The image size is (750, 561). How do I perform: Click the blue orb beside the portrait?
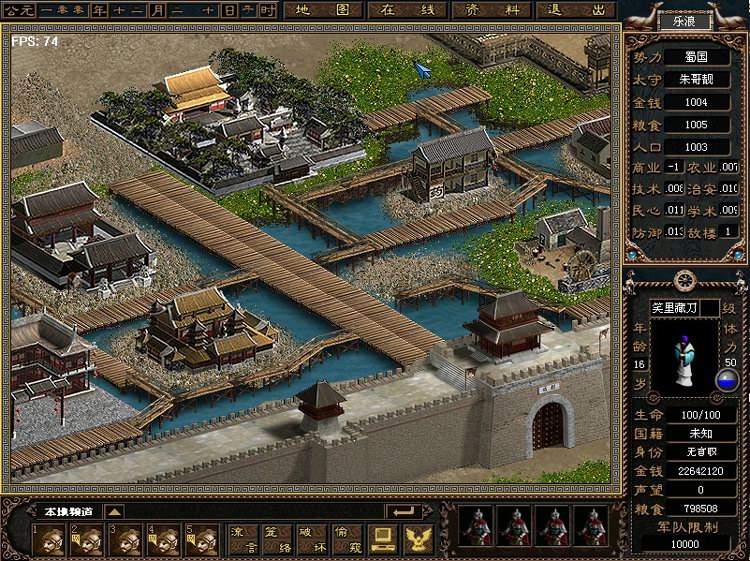point(728,380)
